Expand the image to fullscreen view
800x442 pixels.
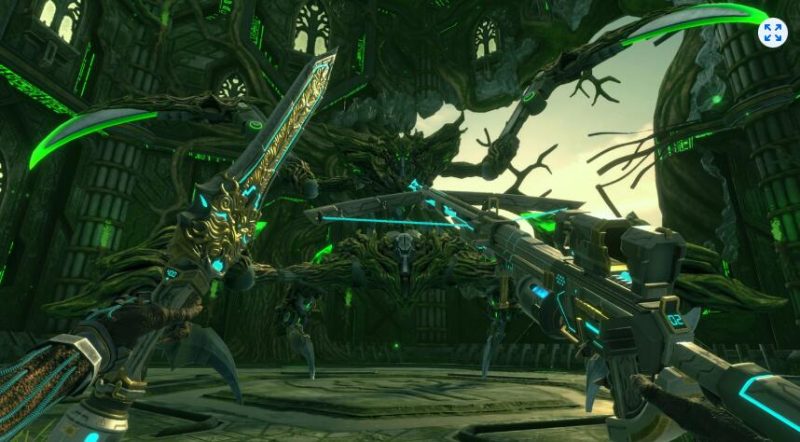coord(772,32)
